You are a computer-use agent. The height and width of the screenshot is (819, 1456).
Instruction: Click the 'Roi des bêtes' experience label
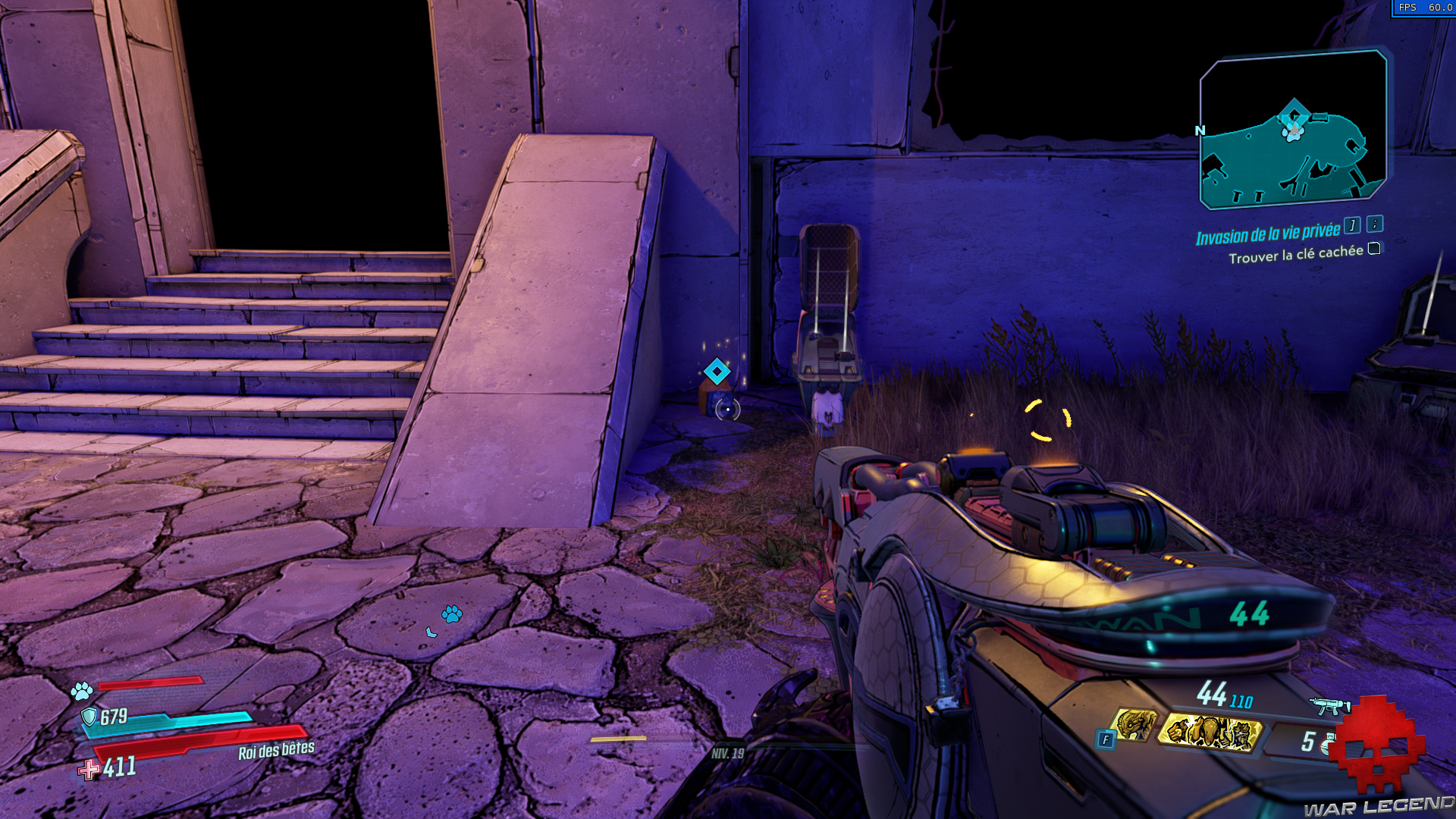tap(277, 751)
